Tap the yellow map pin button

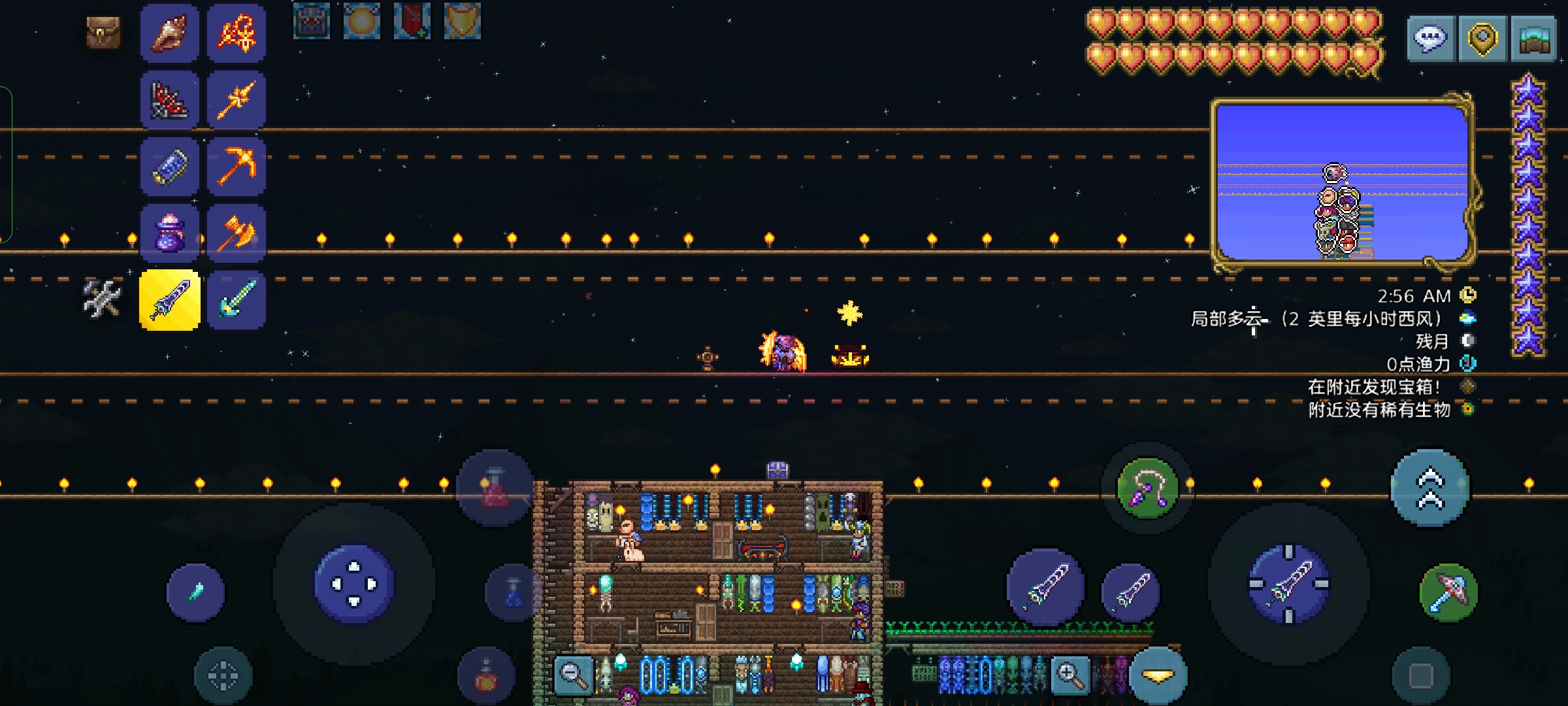[x=1482, y=39]
